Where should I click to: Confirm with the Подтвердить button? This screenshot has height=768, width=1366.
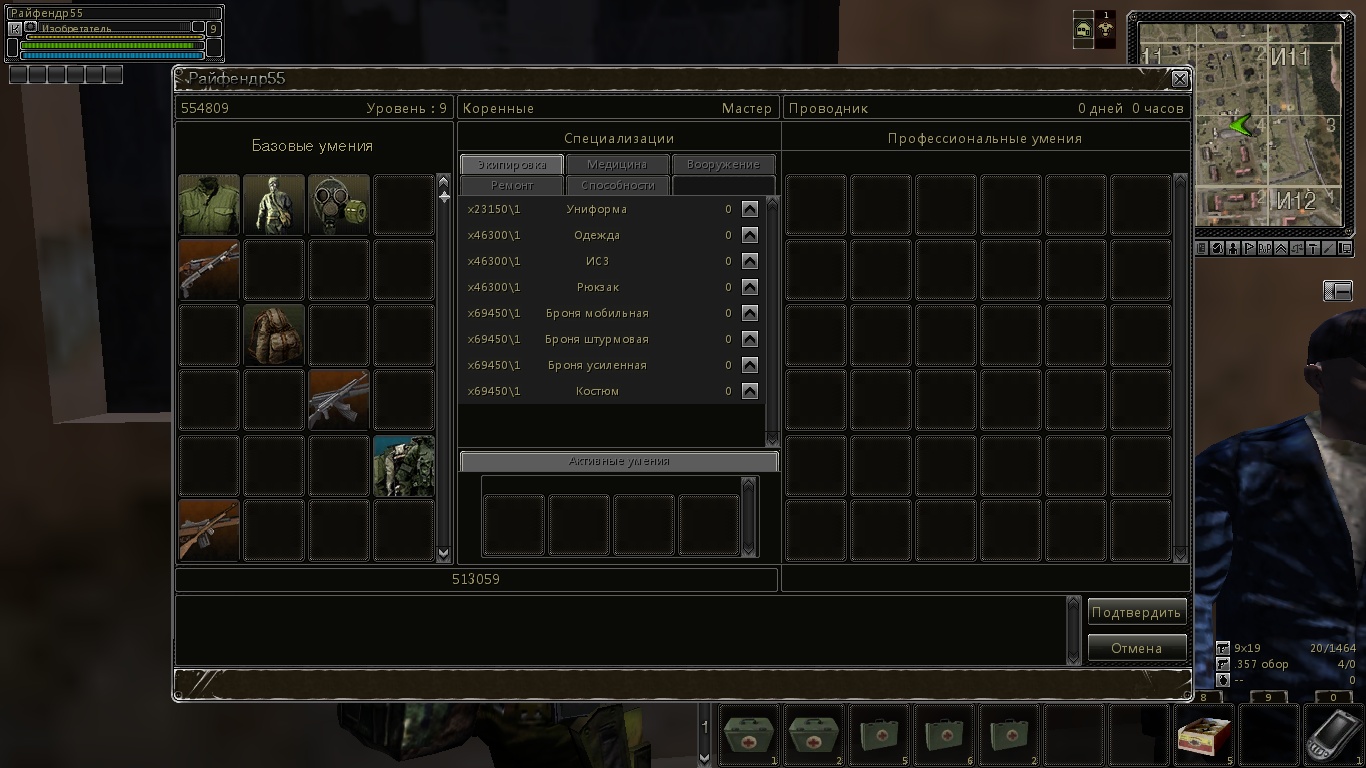coord(1137,612)
